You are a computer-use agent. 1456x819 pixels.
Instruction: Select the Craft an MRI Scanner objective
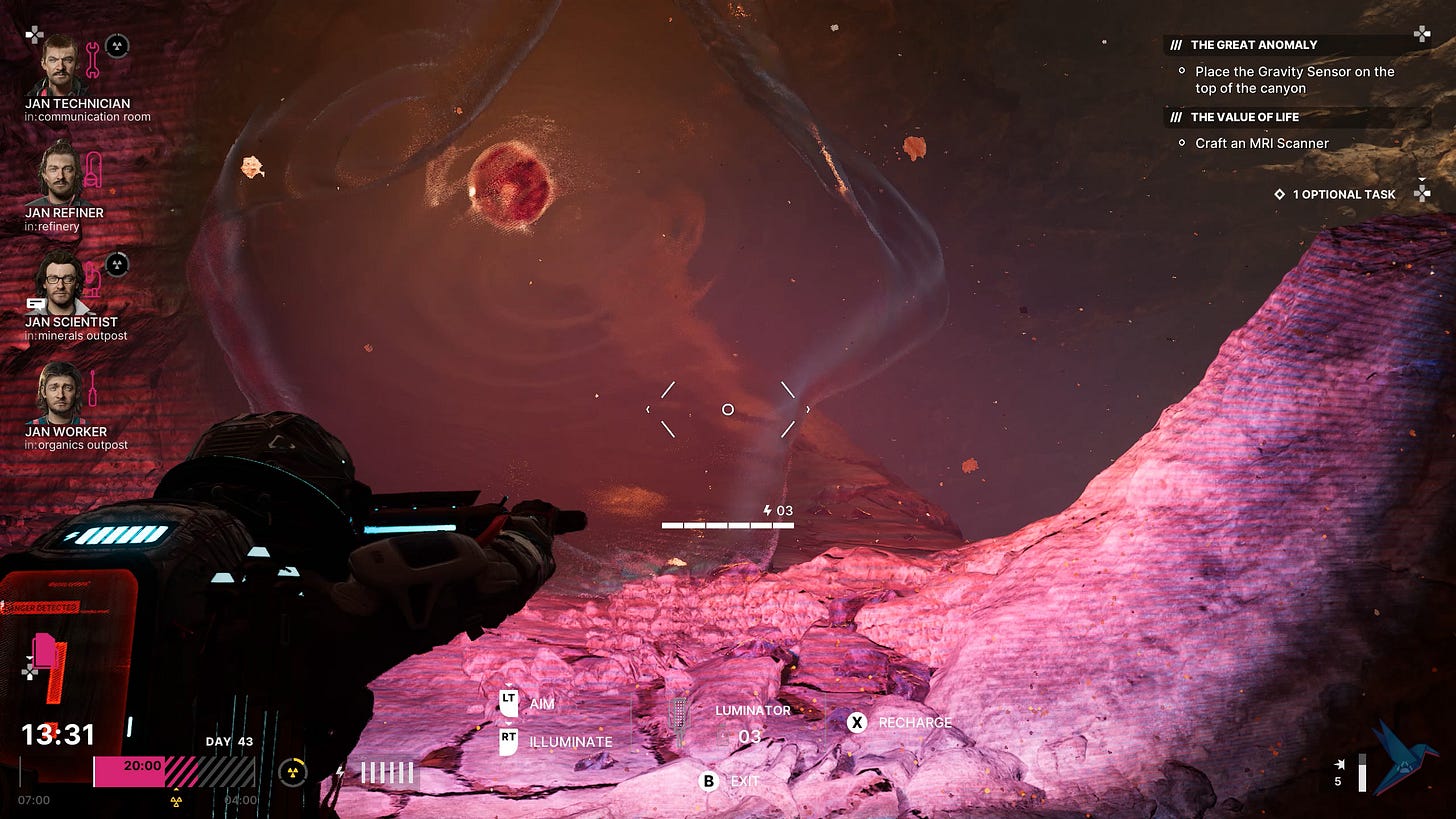click(1261, 143)
